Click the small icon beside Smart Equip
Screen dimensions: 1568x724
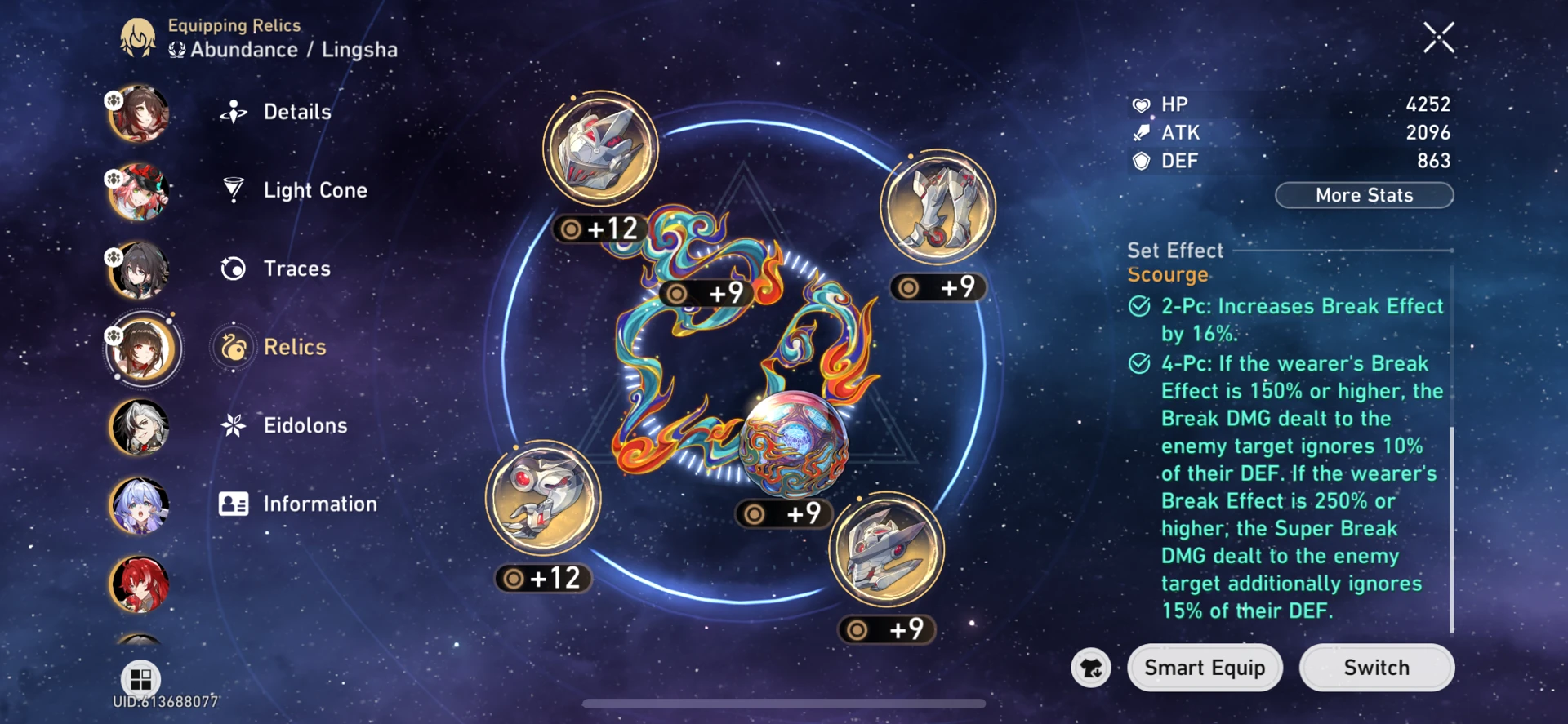(x=1090, y=668)
